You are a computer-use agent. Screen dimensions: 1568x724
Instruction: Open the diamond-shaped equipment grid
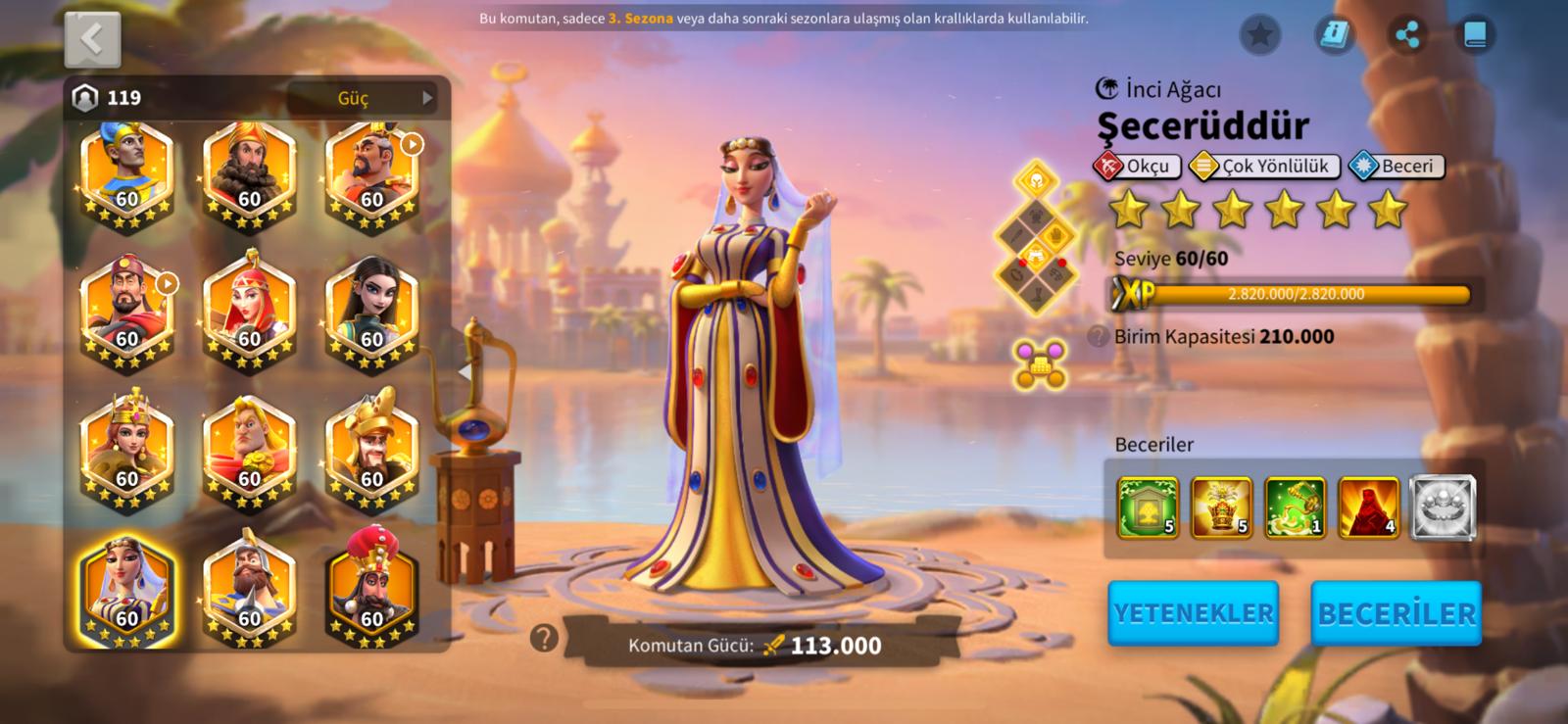[1036, 239]
